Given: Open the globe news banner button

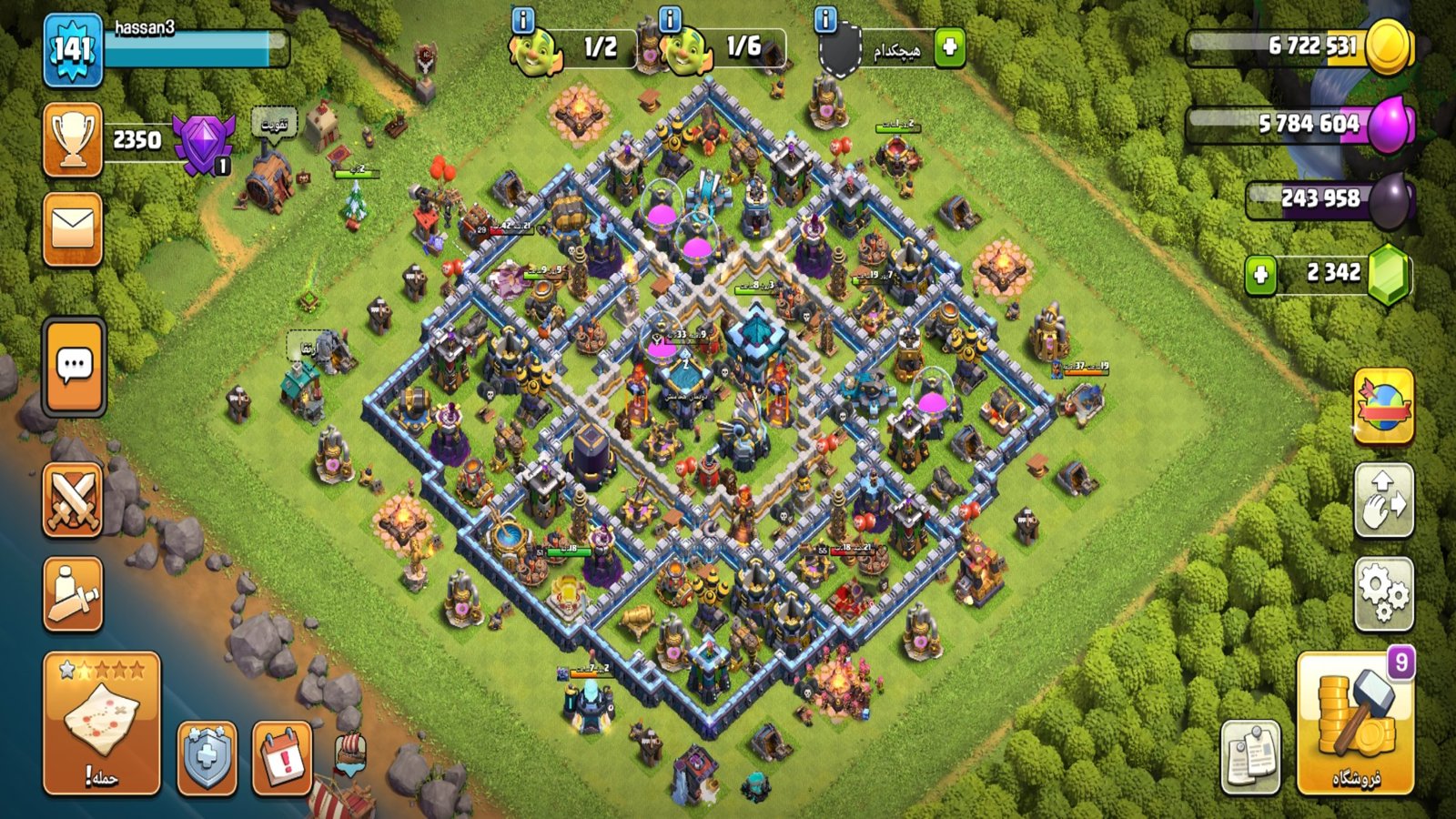Looking at the screenshot, I should pos(1383,407).
